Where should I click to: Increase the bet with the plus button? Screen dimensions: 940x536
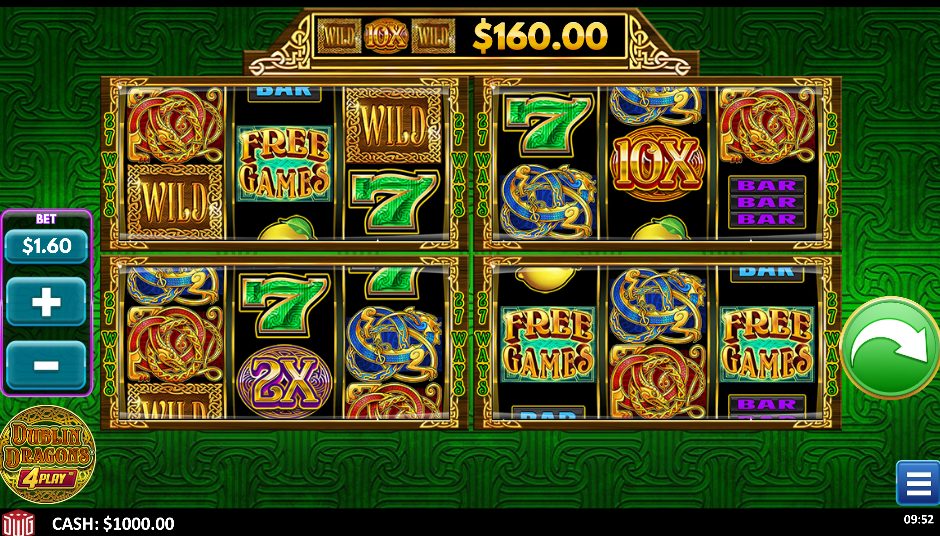click(46, 302)
